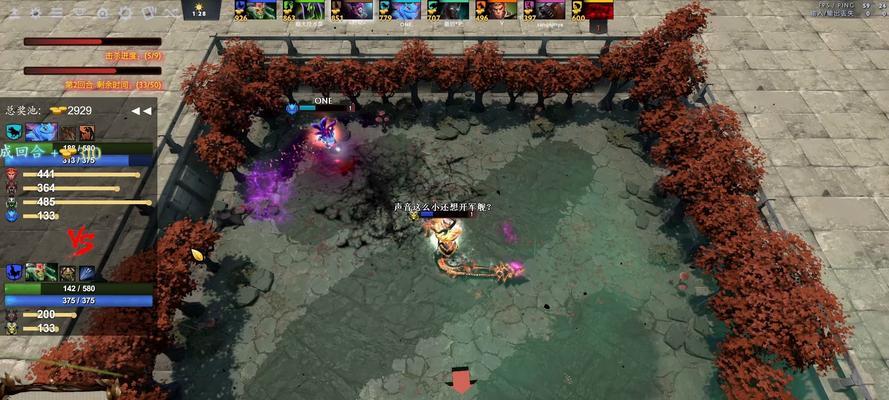Click the blue-faced hero icon in upper duel team

[42, 132]
